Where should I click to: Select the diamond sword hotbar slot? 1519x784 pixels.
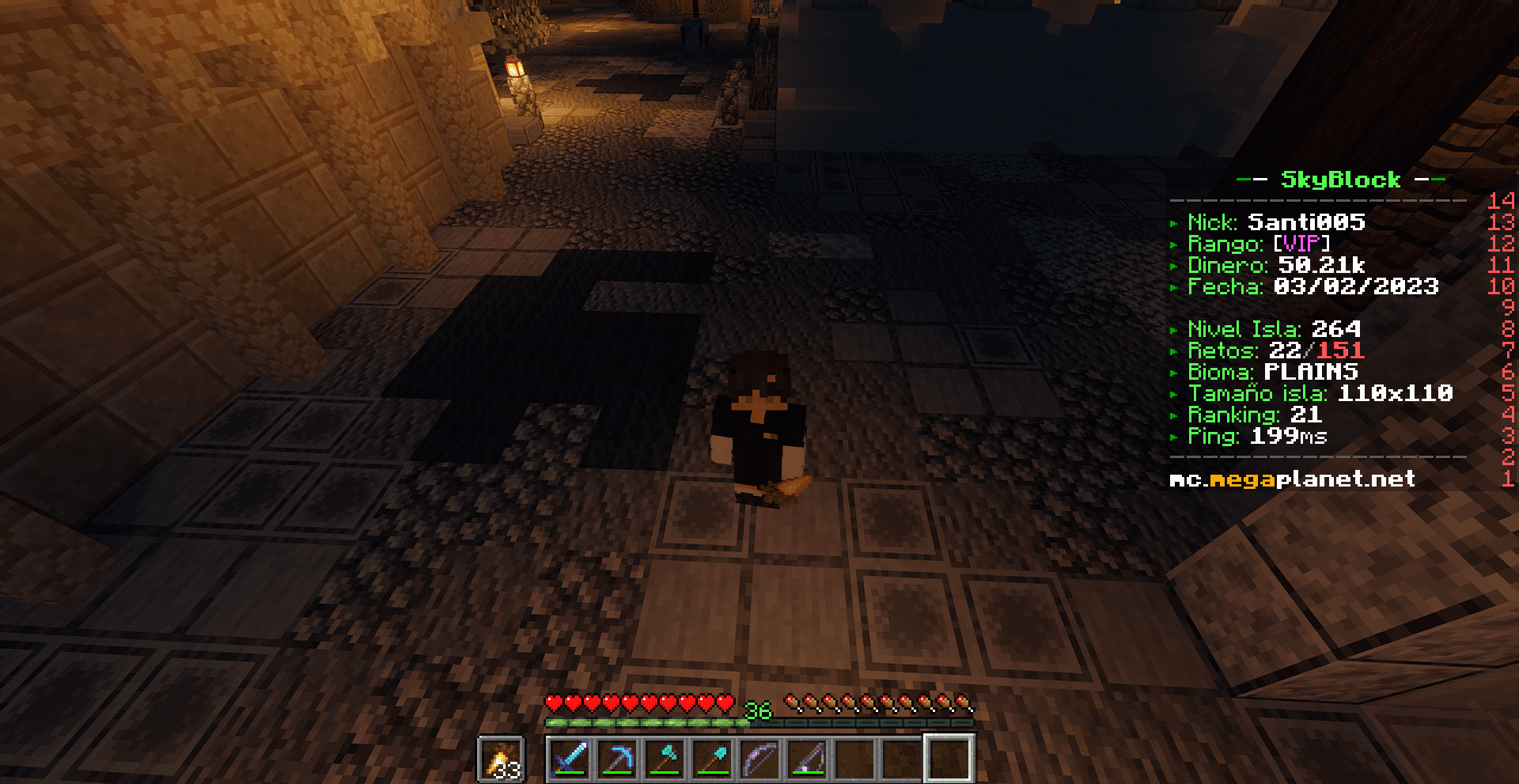pyautogui.click(x=570, y=758)
